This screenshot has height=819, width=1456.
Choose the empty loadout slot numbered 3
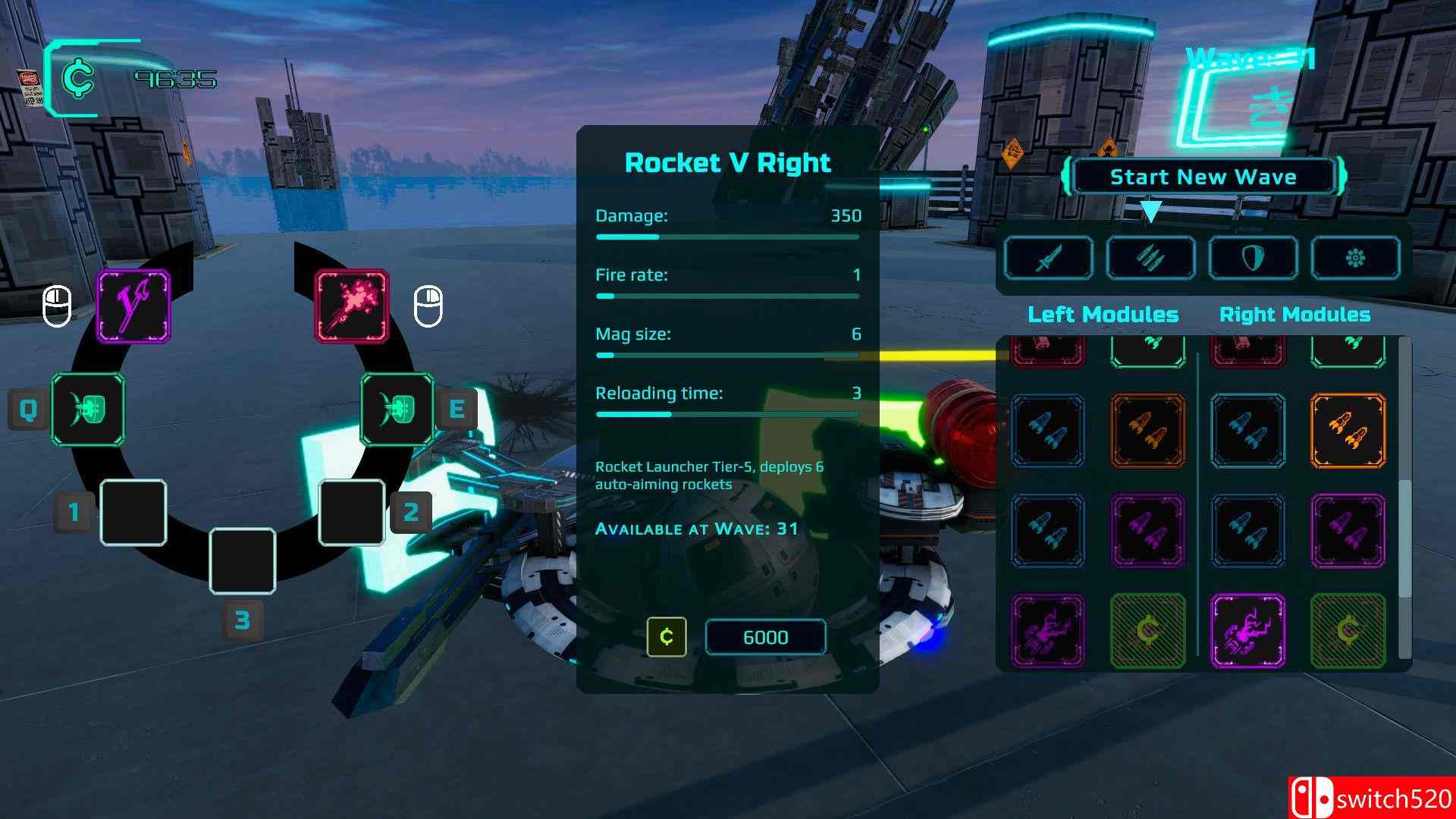coord(243,561)
